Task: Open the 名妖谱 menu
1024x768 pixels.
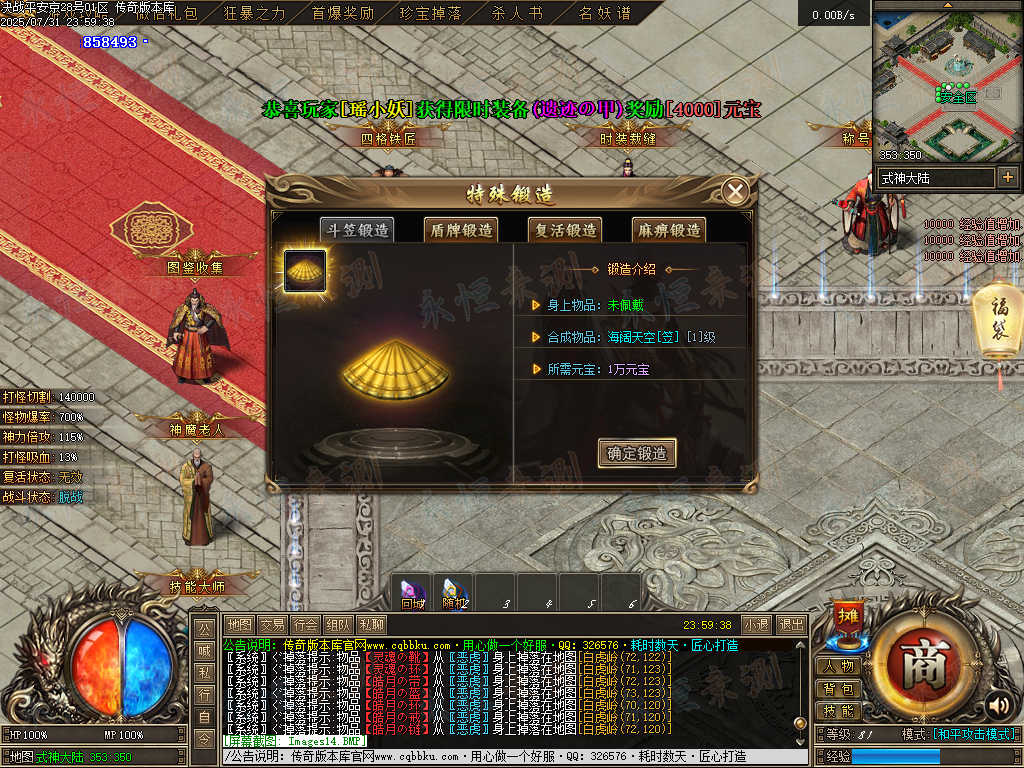Action: pyautogui.click(x=605, y=14)
